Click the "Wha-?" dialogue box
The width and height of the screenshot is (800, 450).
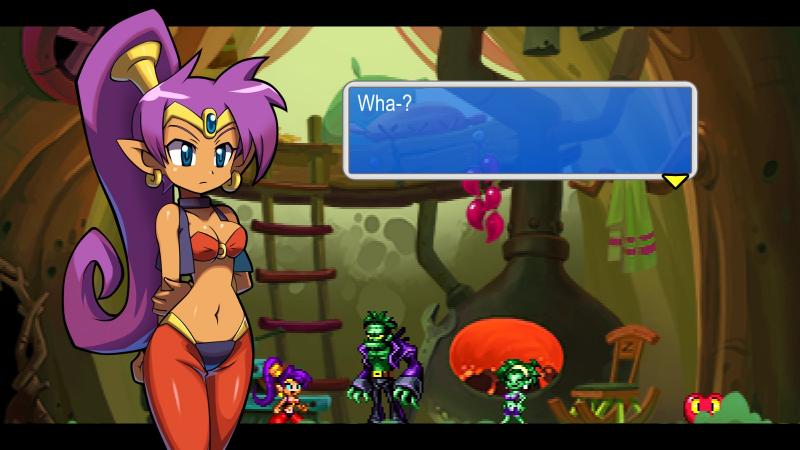[x=519, y=130]
